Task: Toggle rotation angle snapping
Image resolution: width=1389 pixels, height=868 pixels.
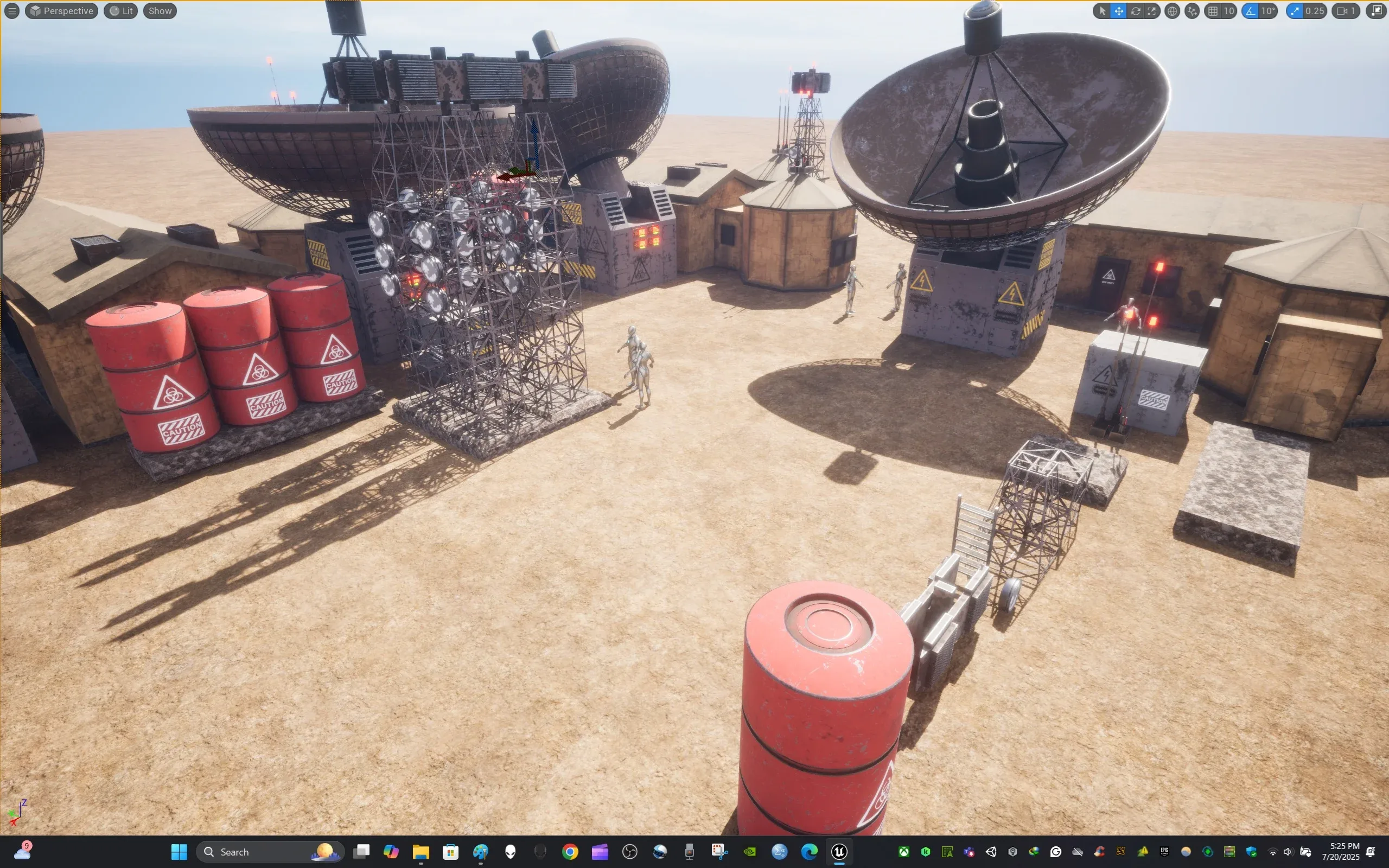Action: tap(1249, 11)
